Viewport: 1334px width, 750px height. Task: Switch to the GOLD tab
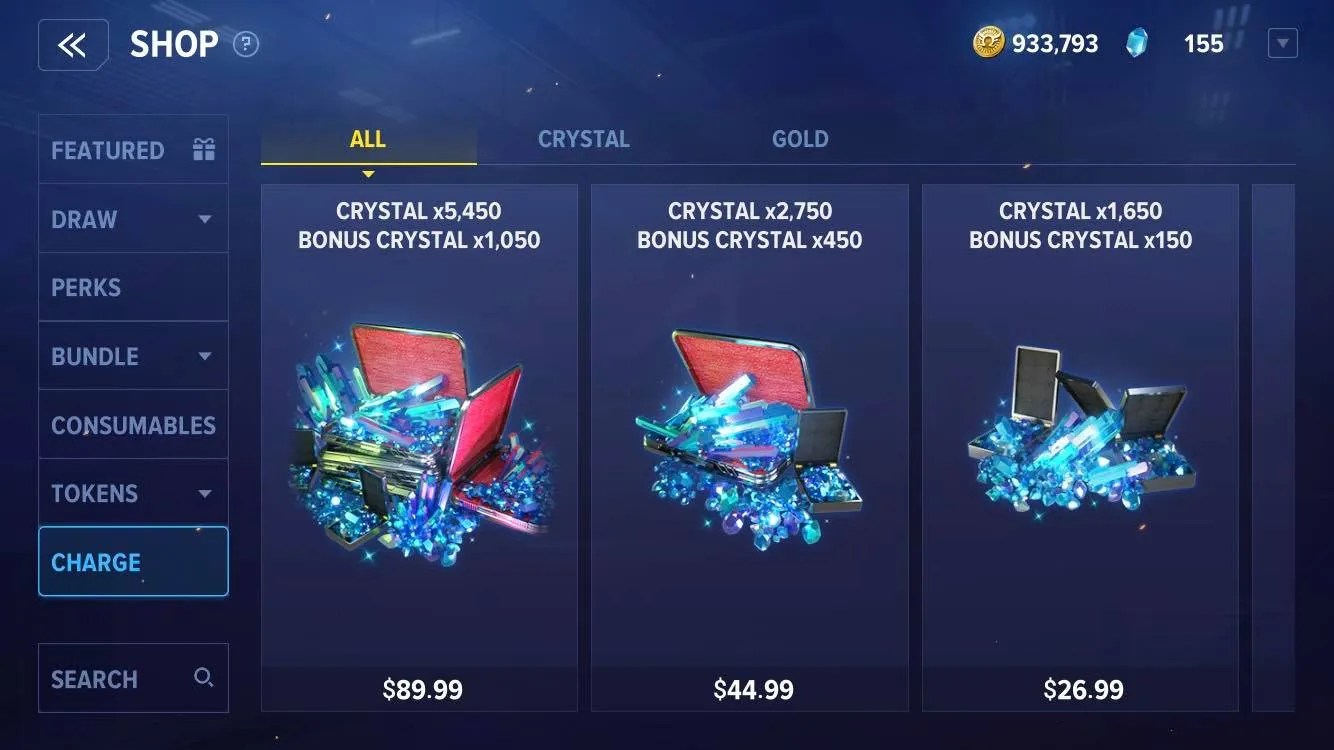coord(799,138)
